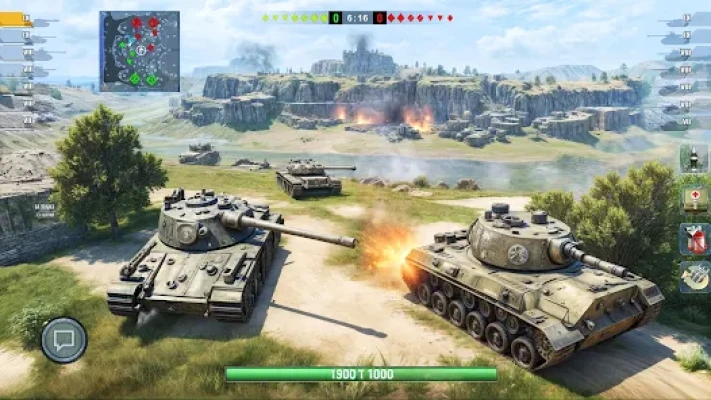This screenshot has width=711, height=400.
Task: Activate the red fire extinguisher consumable
Action: (693, 238)
